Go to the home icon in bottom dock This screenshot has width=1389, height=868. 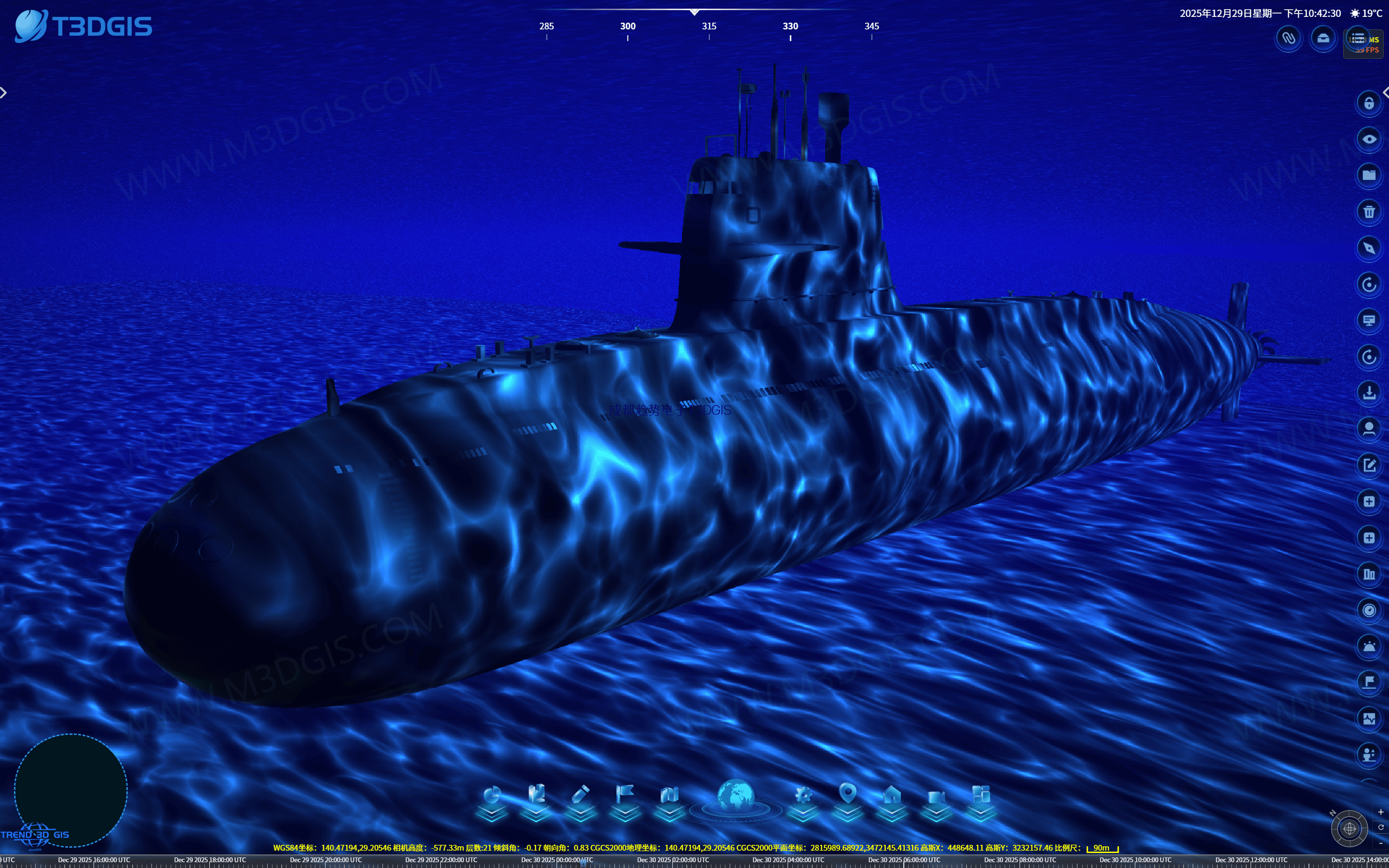(892, 796)
